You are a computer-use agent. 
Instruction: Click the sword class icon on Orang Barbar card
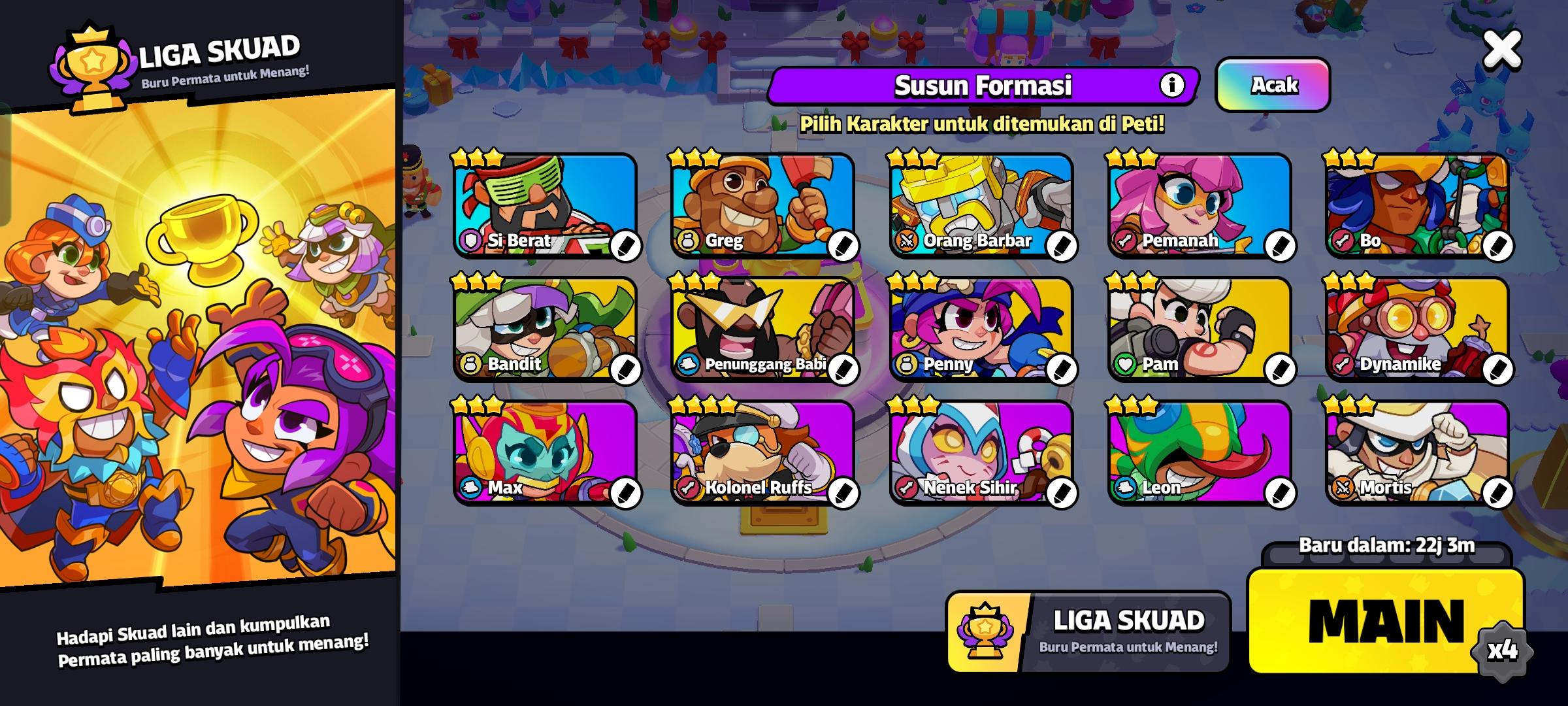[907, 241]
